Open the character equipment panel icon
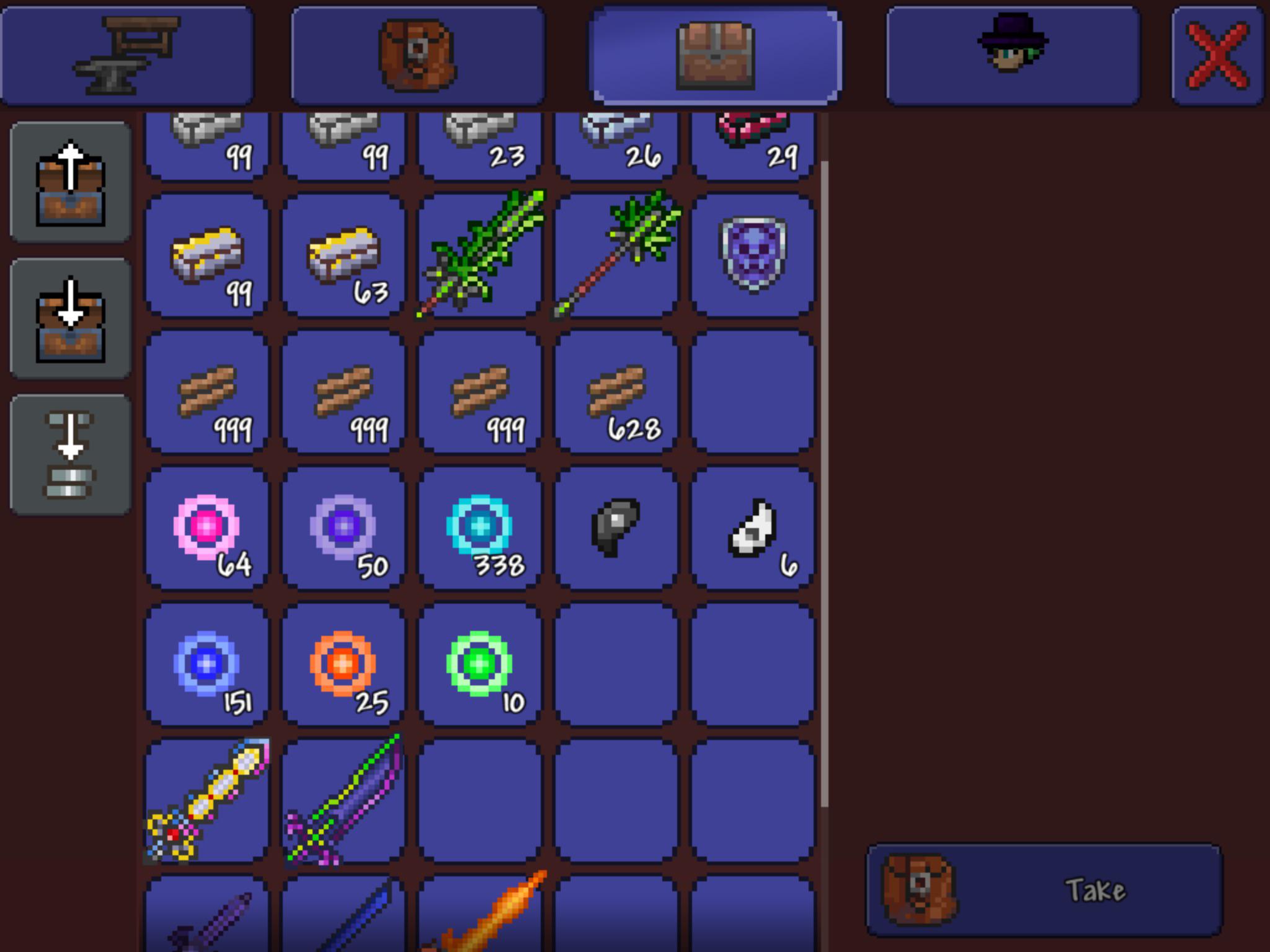 pyautogui.click(x=1011, y=53)
